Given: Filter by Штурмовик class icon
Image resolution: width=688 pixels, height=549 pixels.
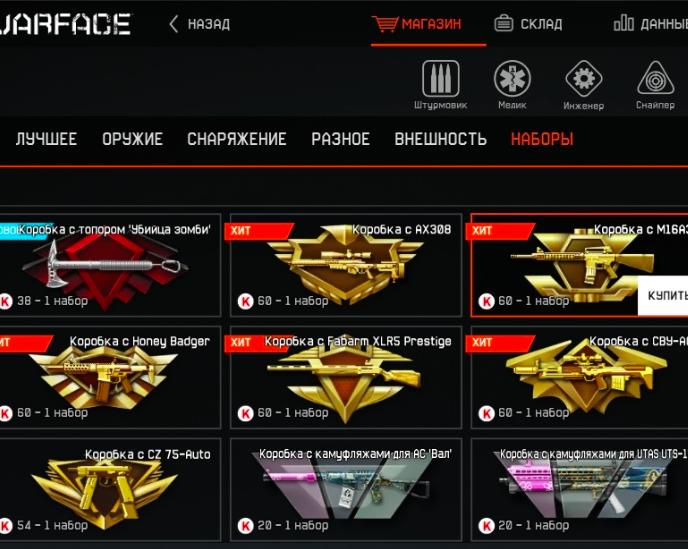Looking at the screenshot, I should click(440, 80).
